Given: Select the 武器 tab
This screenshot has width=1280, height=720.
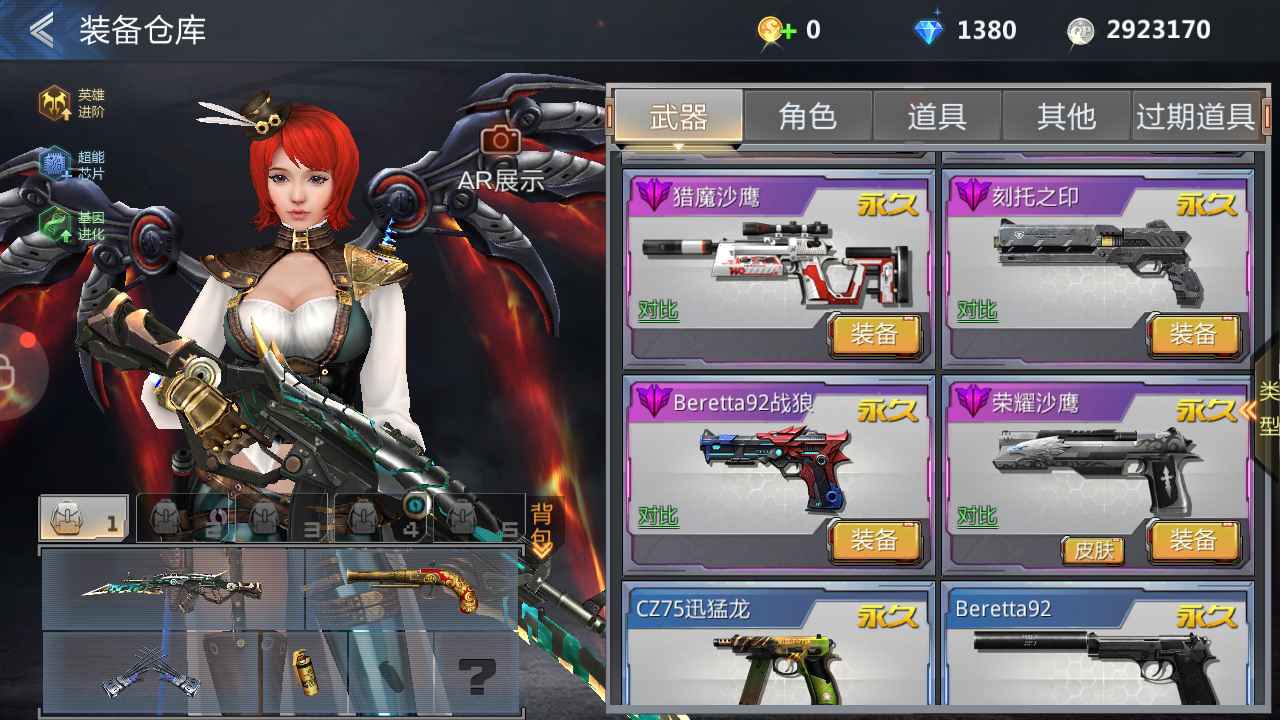Looking at the screenshot, I should [678, 117].
